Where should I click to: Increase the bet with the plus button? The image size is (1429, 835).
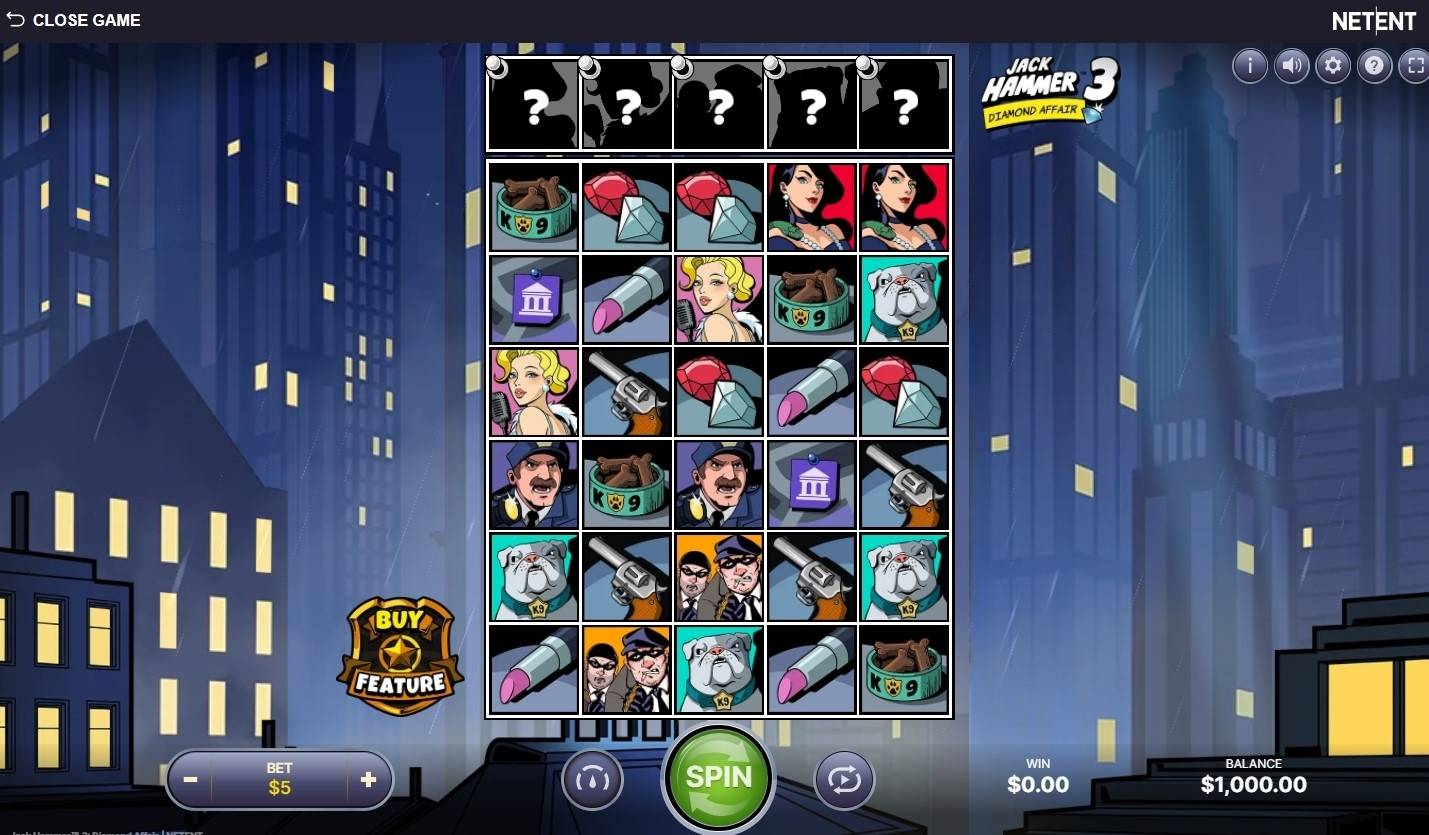coord(368,780)
